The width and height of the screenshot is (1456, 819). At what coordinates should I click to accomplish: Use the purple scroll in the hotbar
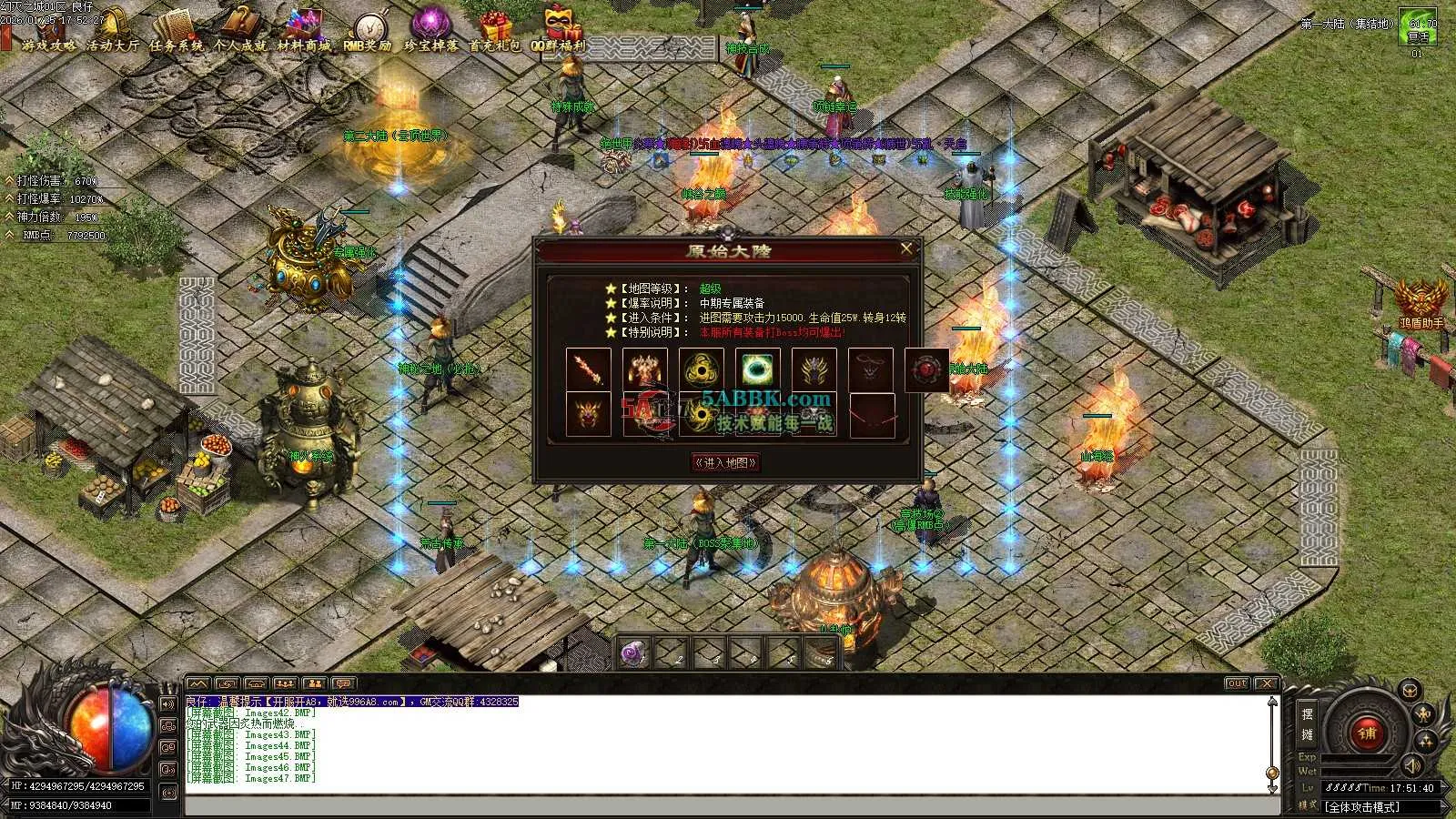coord(635,652)
